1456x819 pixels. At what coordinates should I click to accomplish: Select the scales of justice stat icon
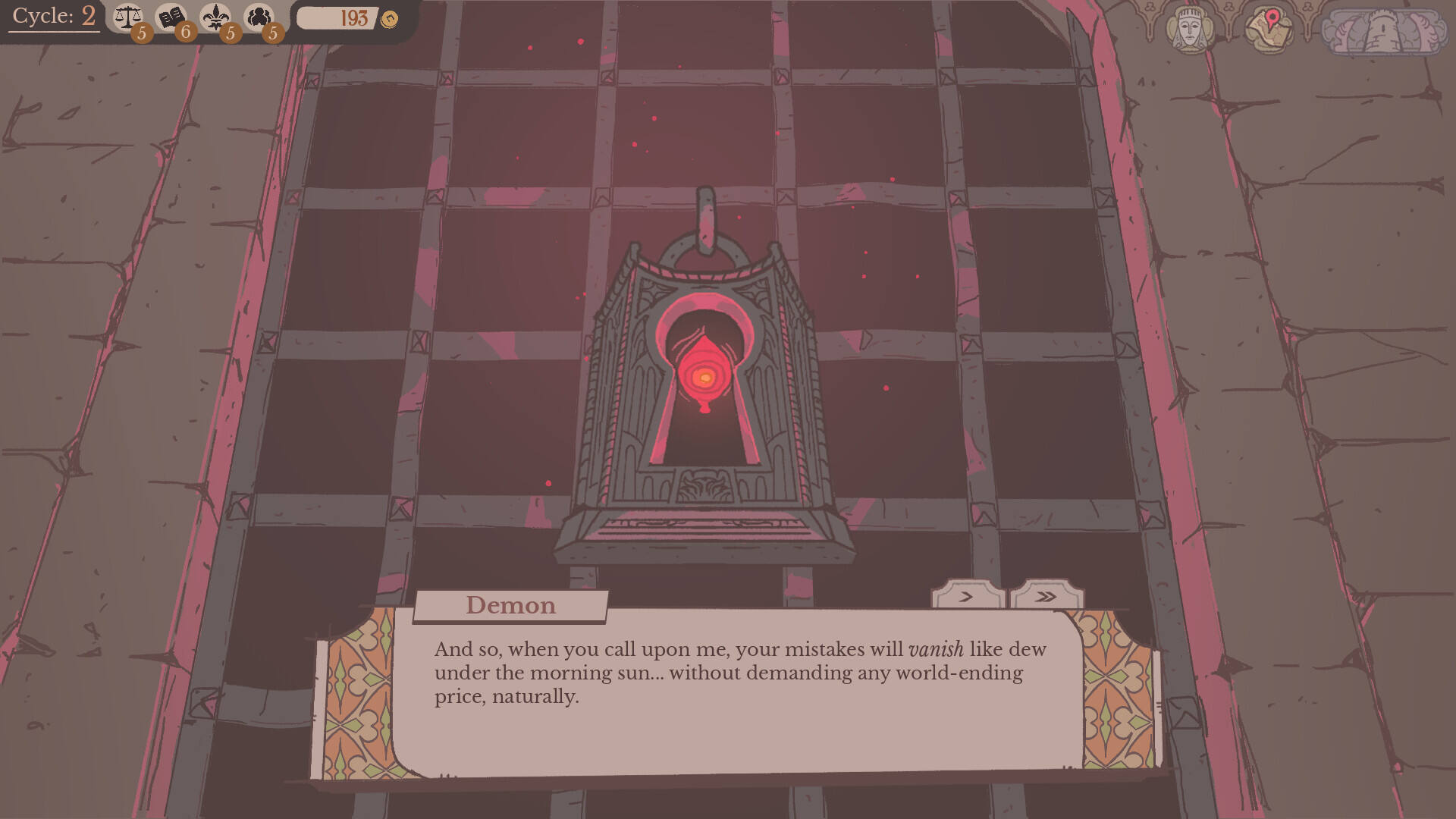[128, 17]
